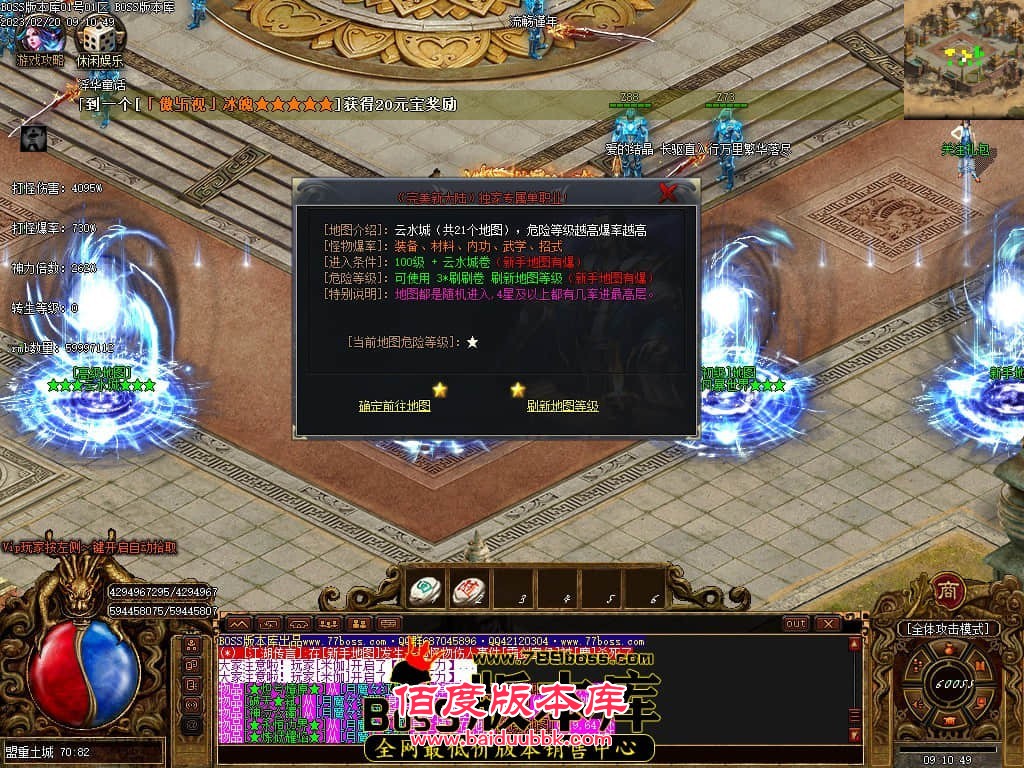Click the dark mask icon below the top-left icons
Image resolution: width=1024 pixels, height=768 pixels.
(33, 138)
